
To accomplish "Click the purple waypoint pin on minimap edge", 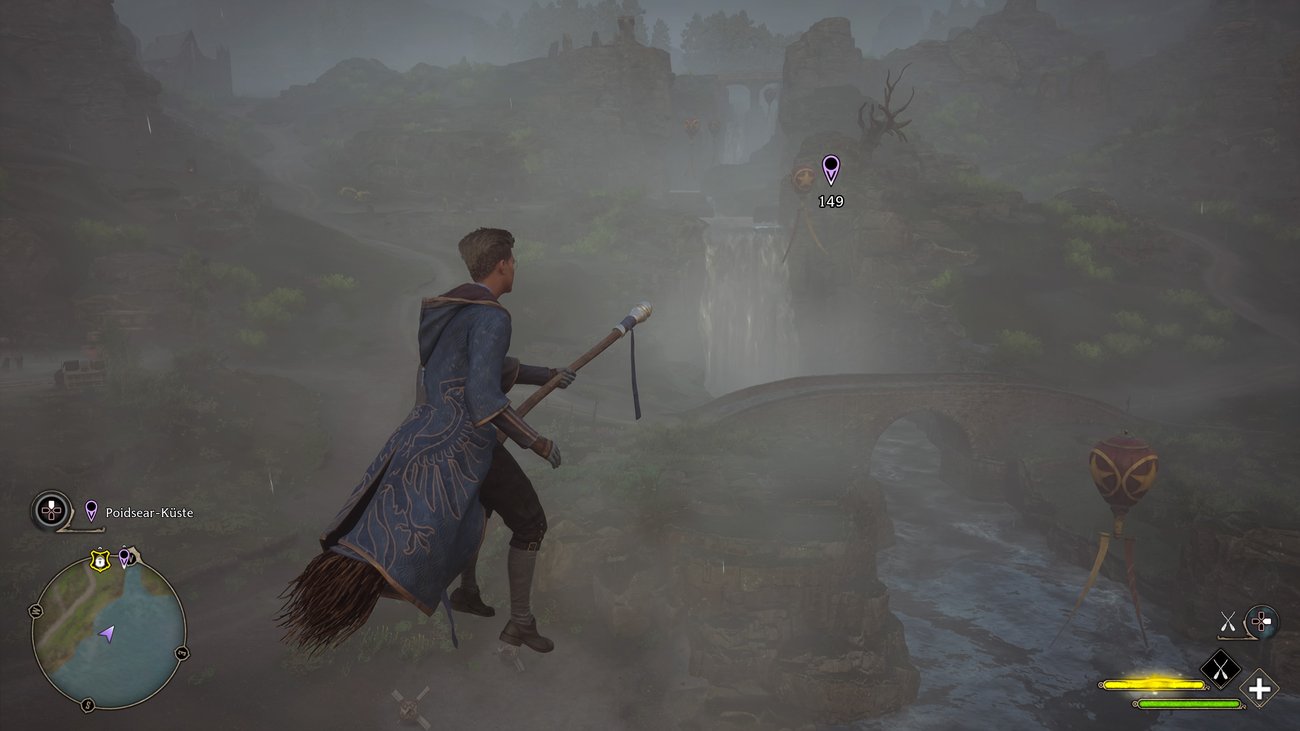I will tap(125, 557).
